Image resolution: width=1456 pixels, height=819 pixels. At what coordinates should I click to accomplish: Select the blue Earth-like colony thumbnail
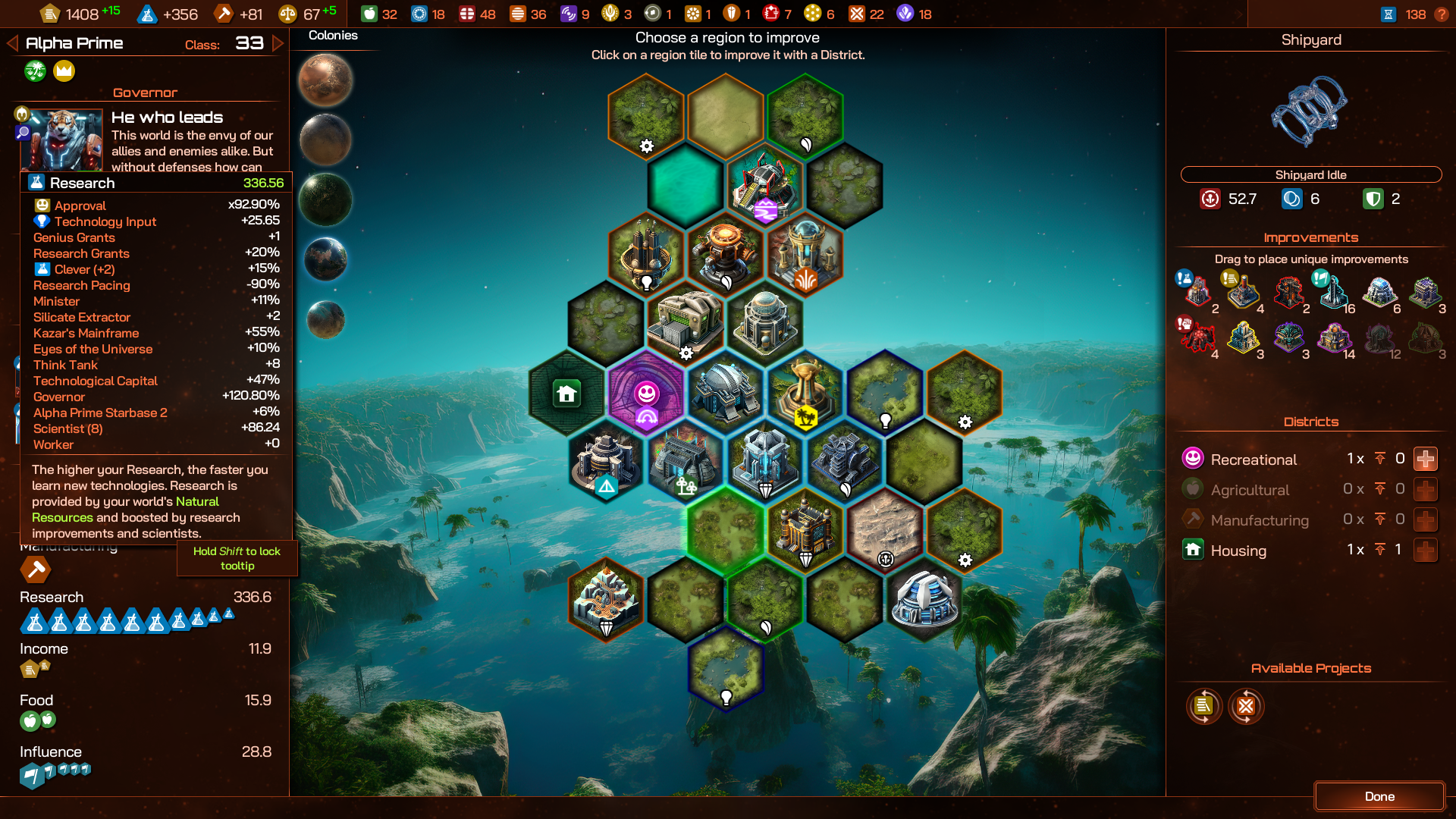[x=325, y=259]
